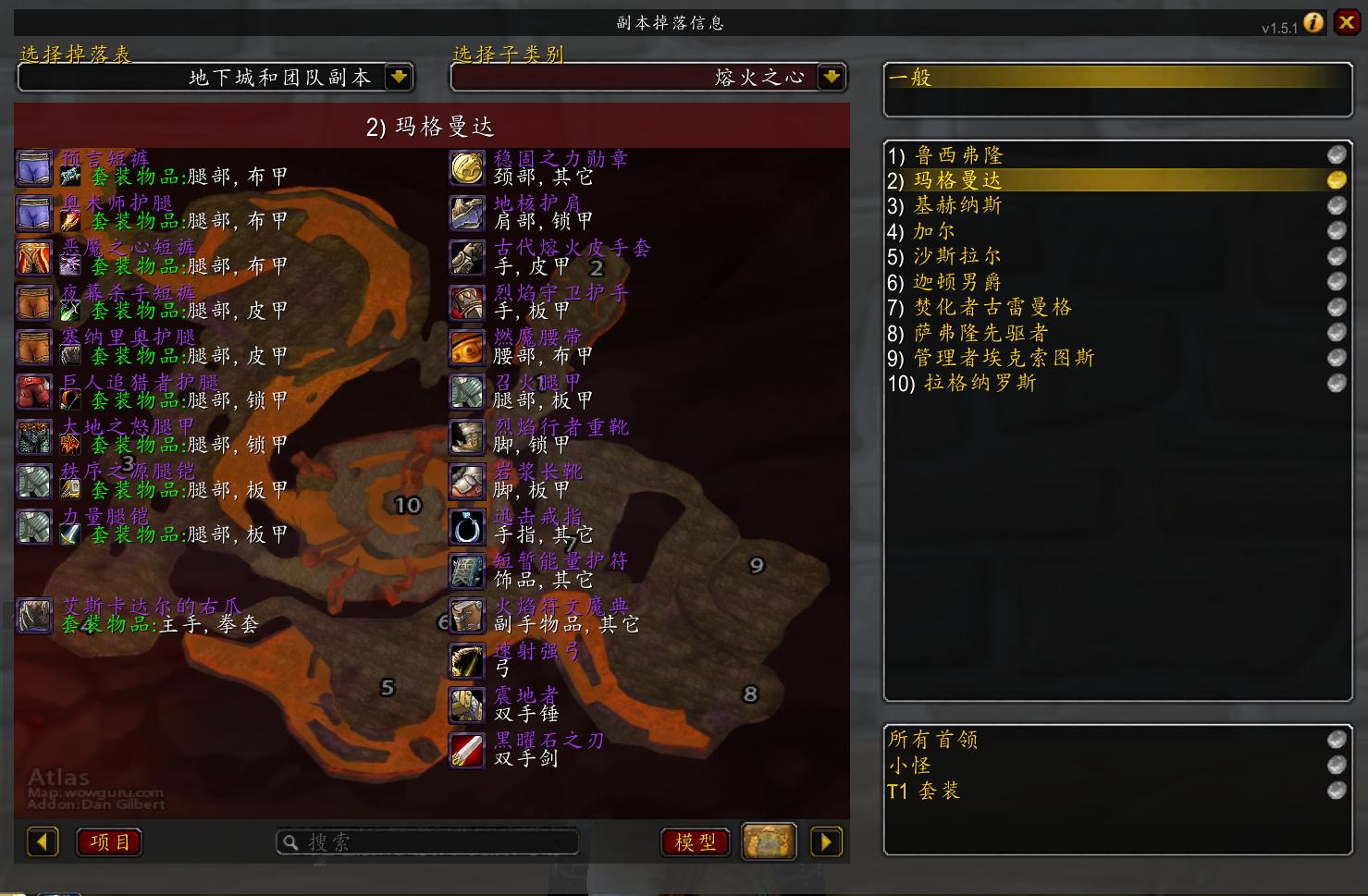
Task: Click the 艾斯卡达尔的右爪 claw icon
Action: 34,615
